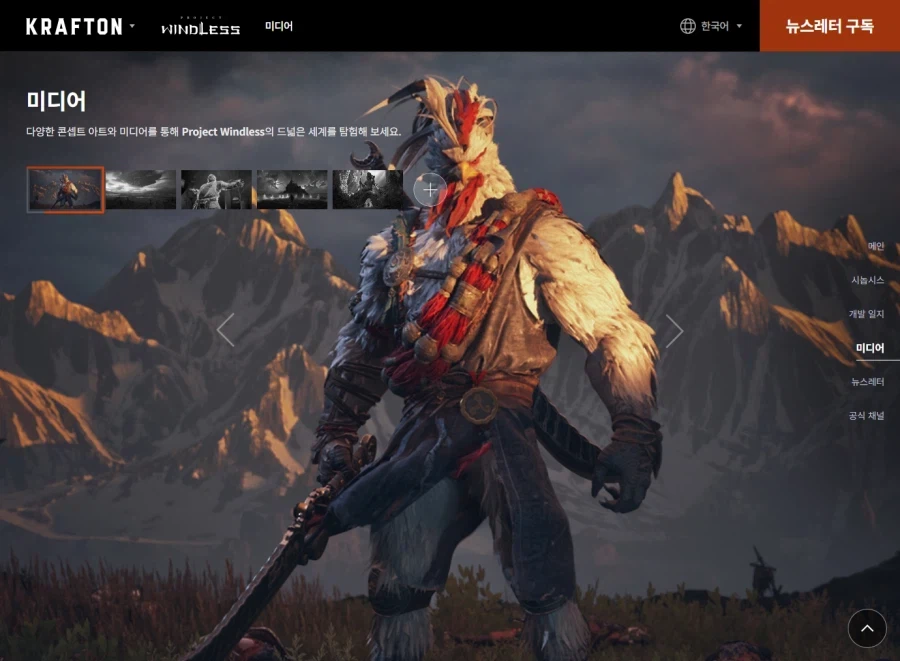The width and height of the screenshot is (900, 661).
Task: Jump to the 메인 section
Action: point(875,246)
